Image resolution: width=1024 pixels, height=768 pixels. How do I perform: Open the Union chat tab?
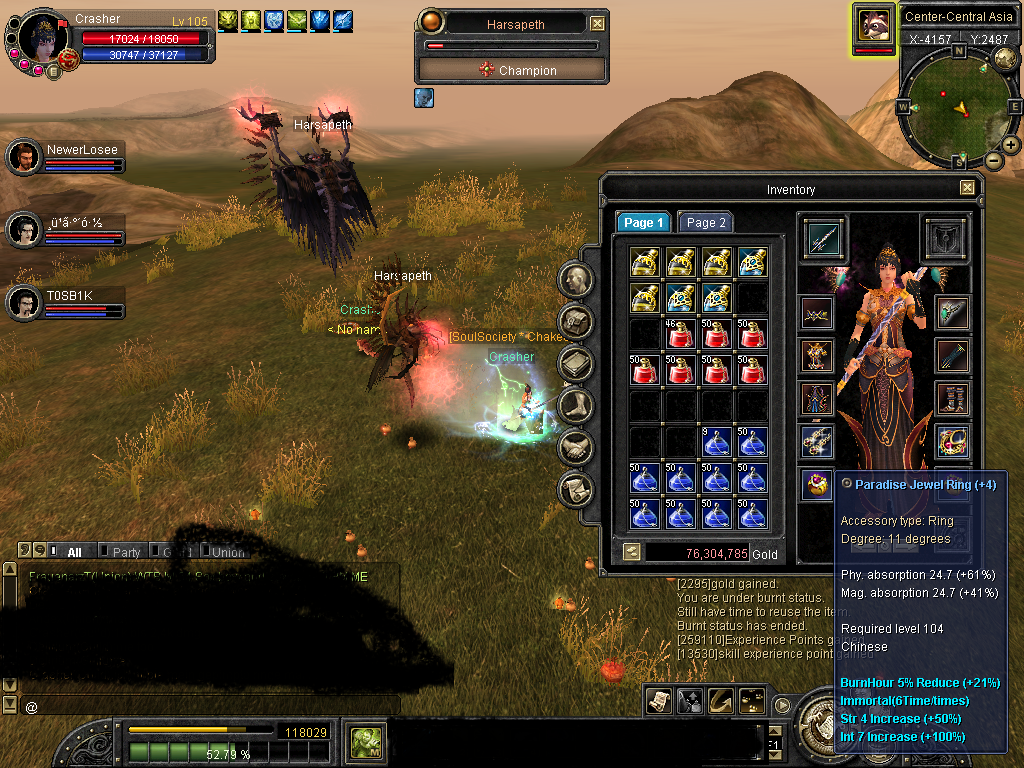point(228,552)
